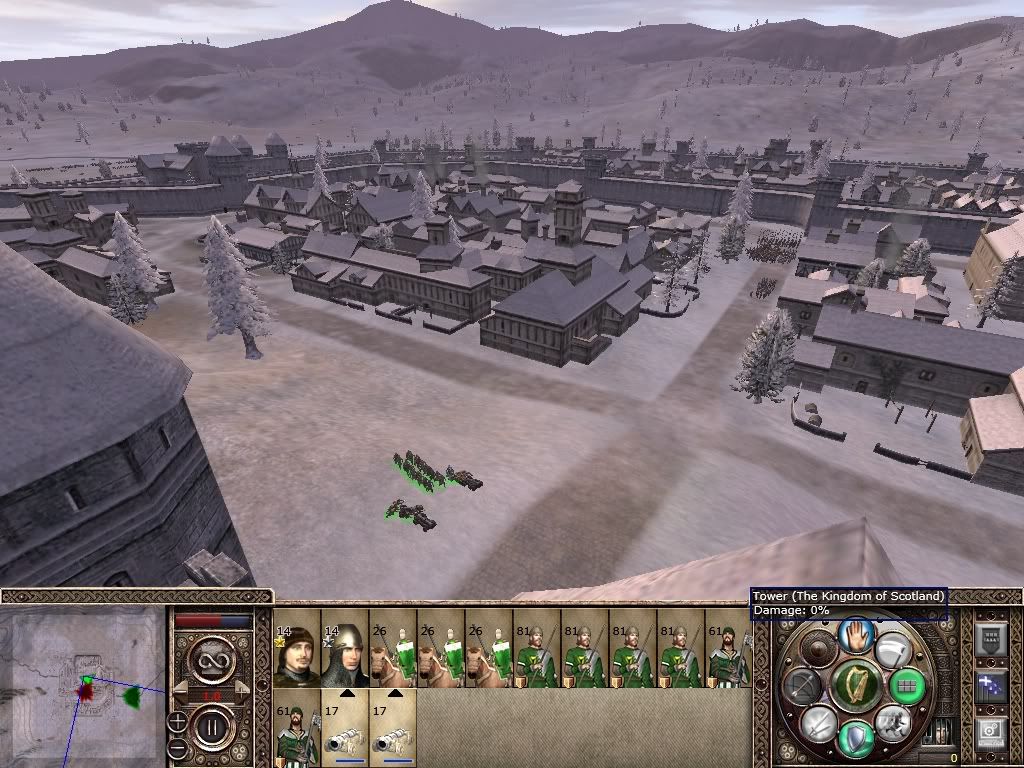The image size is (1024, 768).
Task: Select the general's unit card with gold star
Action: point(296,649)
